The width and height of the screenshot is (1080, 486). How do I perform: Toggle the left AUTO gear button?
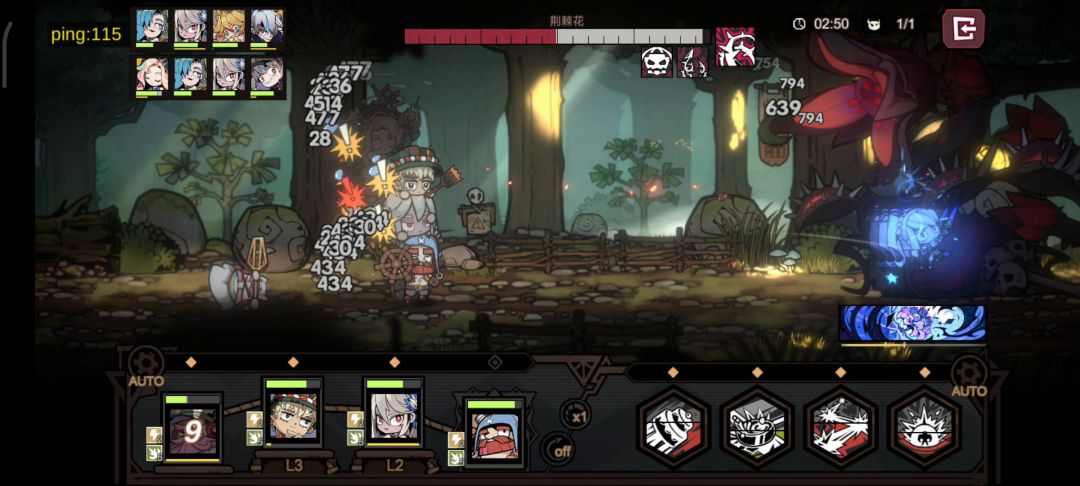146,362
